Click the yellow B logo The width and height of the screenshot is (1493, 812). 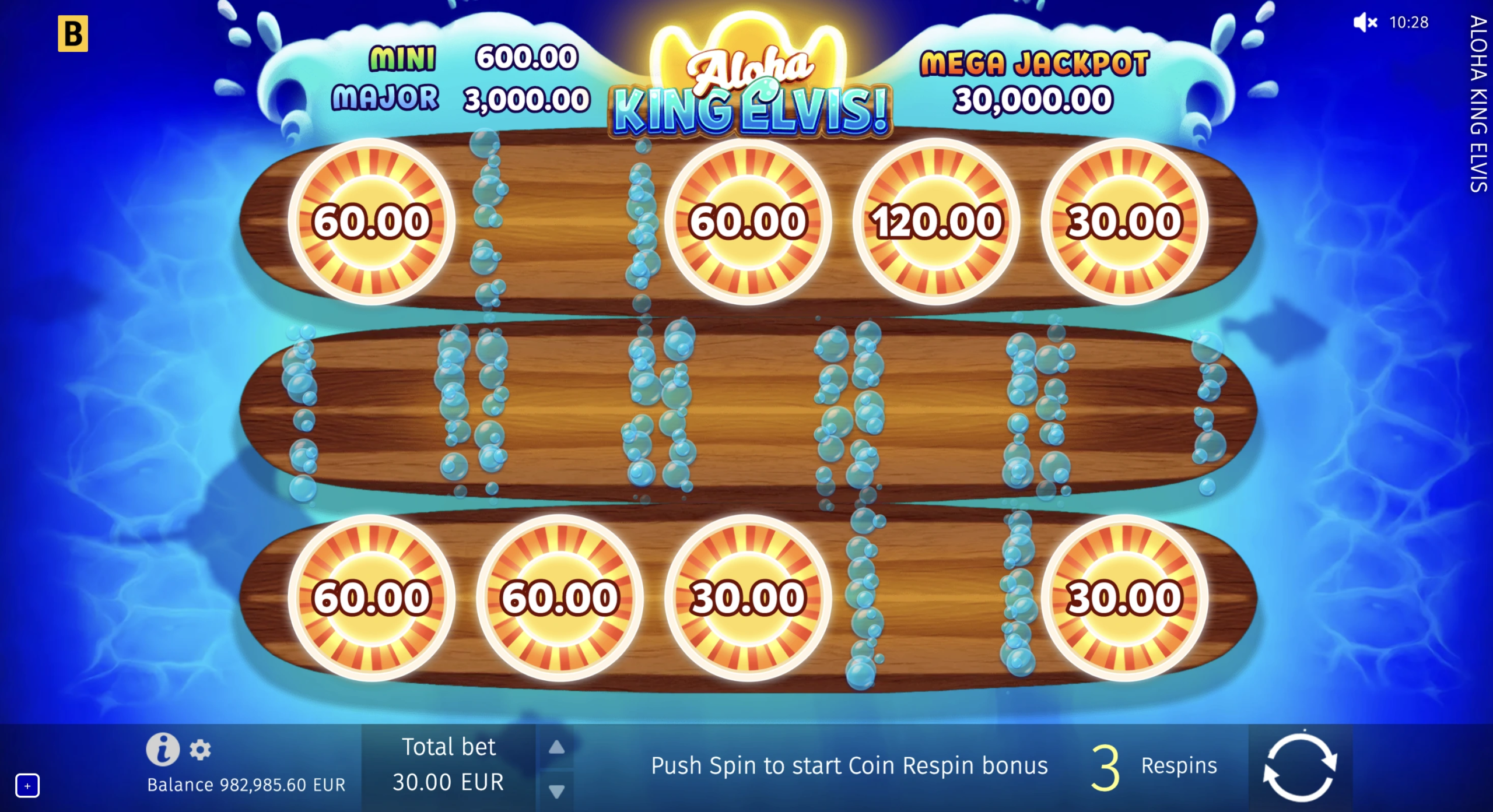[73, 34]
